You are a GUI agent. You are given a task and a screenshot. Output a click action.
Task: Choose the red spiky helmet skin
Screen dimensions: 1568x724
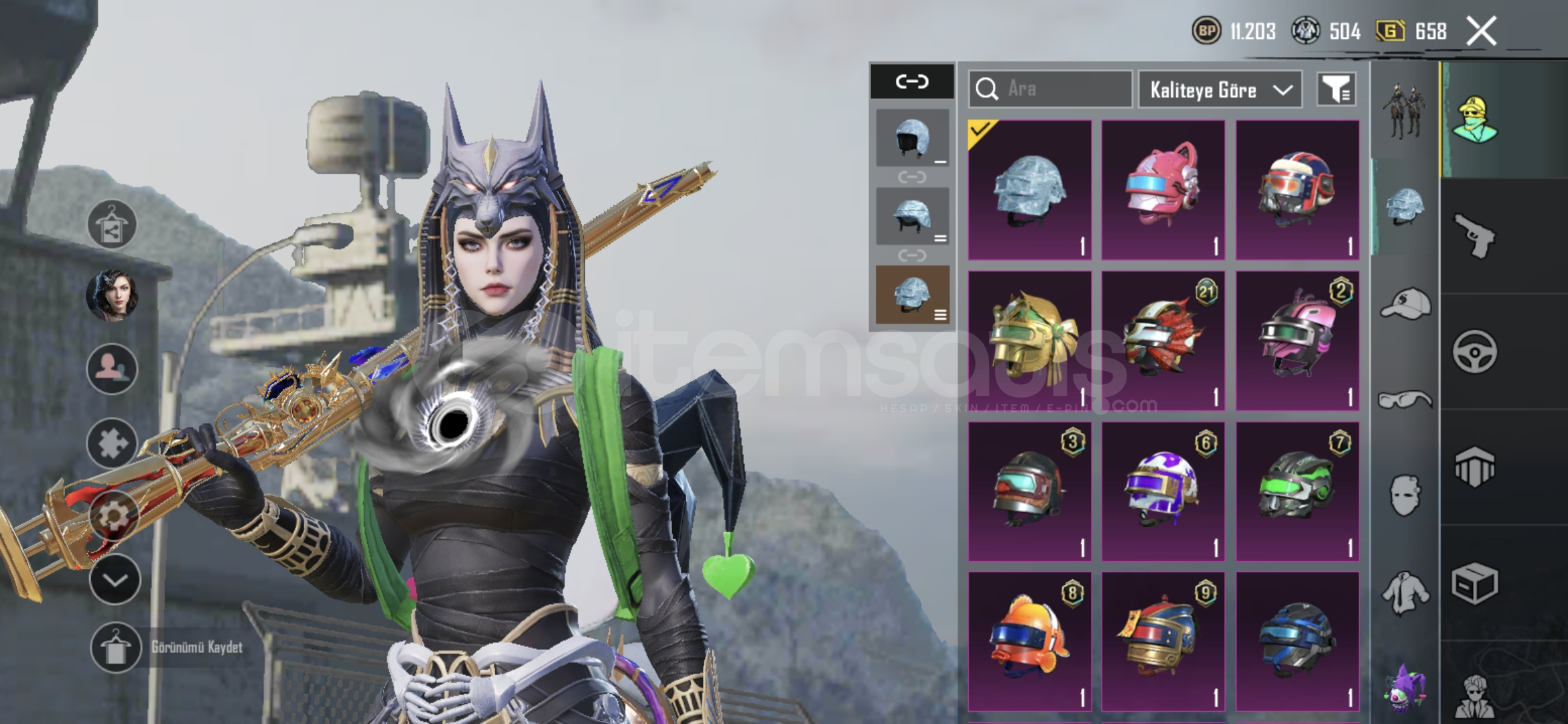(x=1163, y=341)
